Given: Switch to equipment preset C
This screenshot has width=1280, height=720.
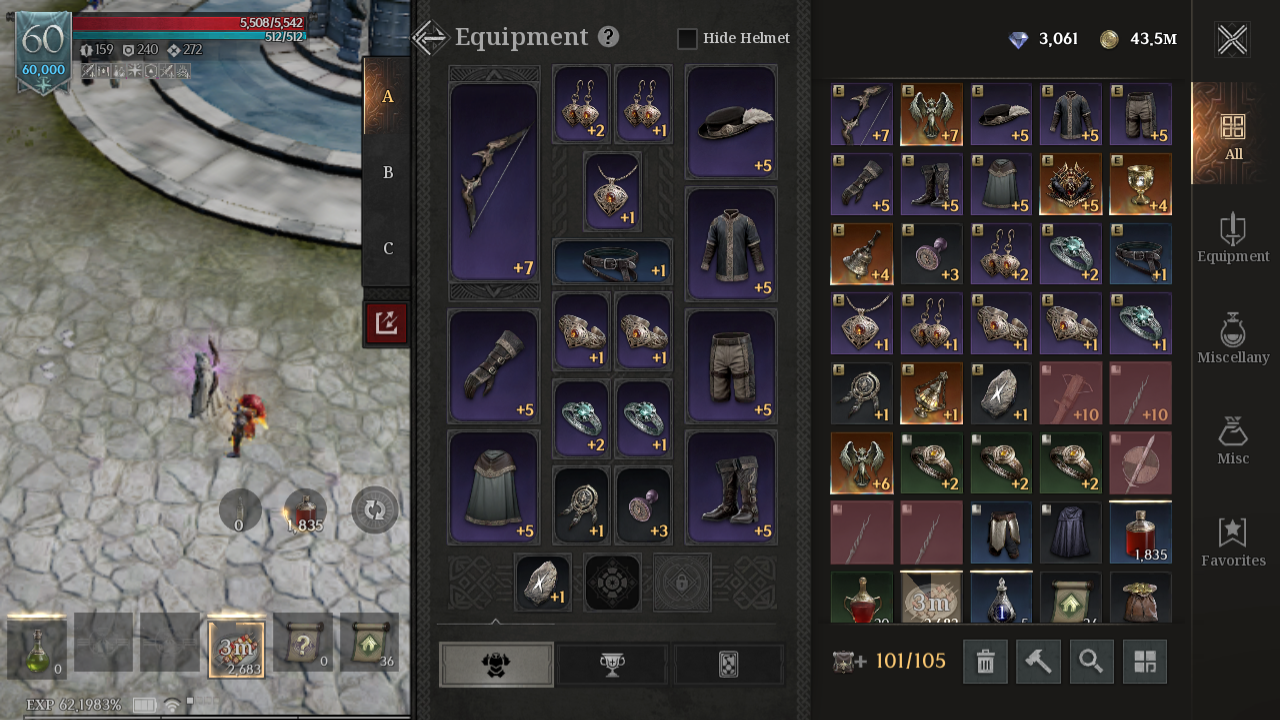Looking at the screenshot, I should (x=388, y=249).
